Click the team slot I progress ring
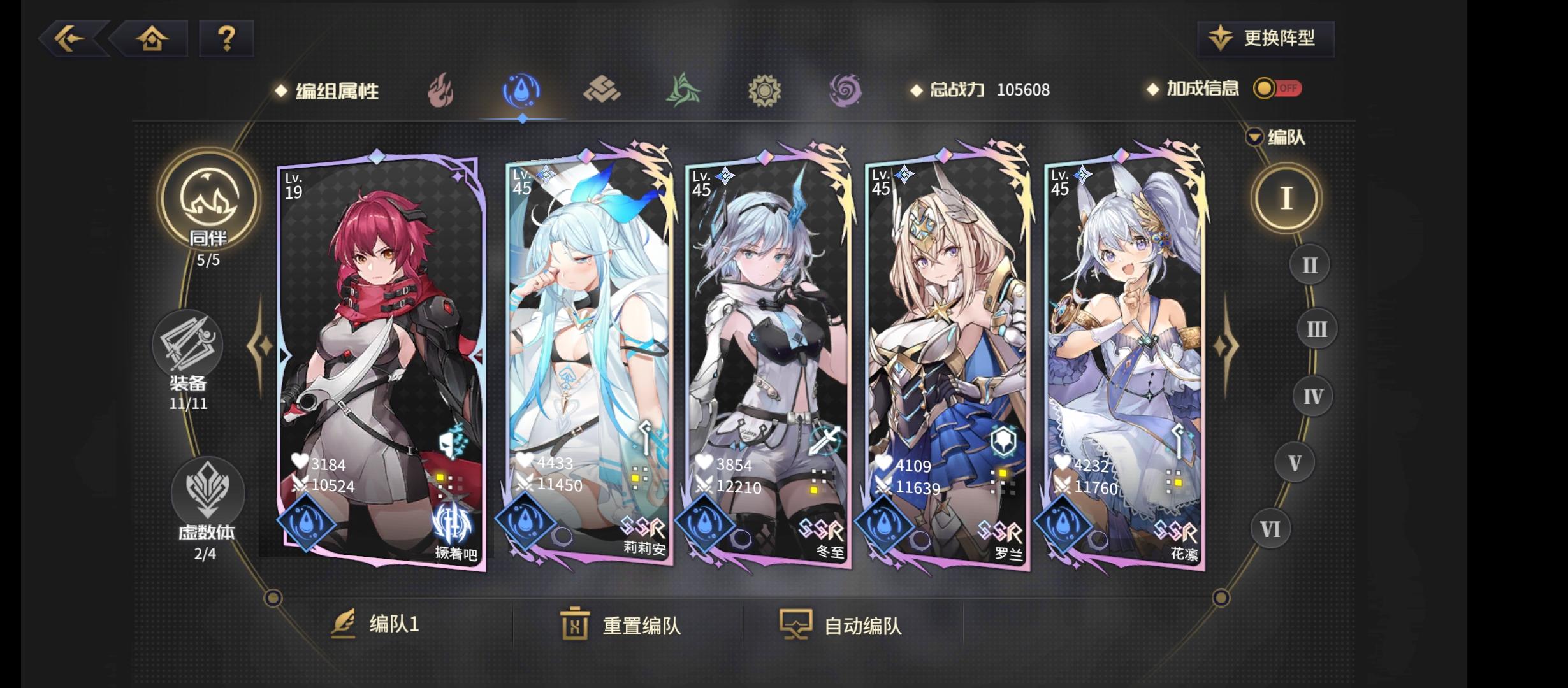The image size is (1568, 688). click(x=1286, y=197)
